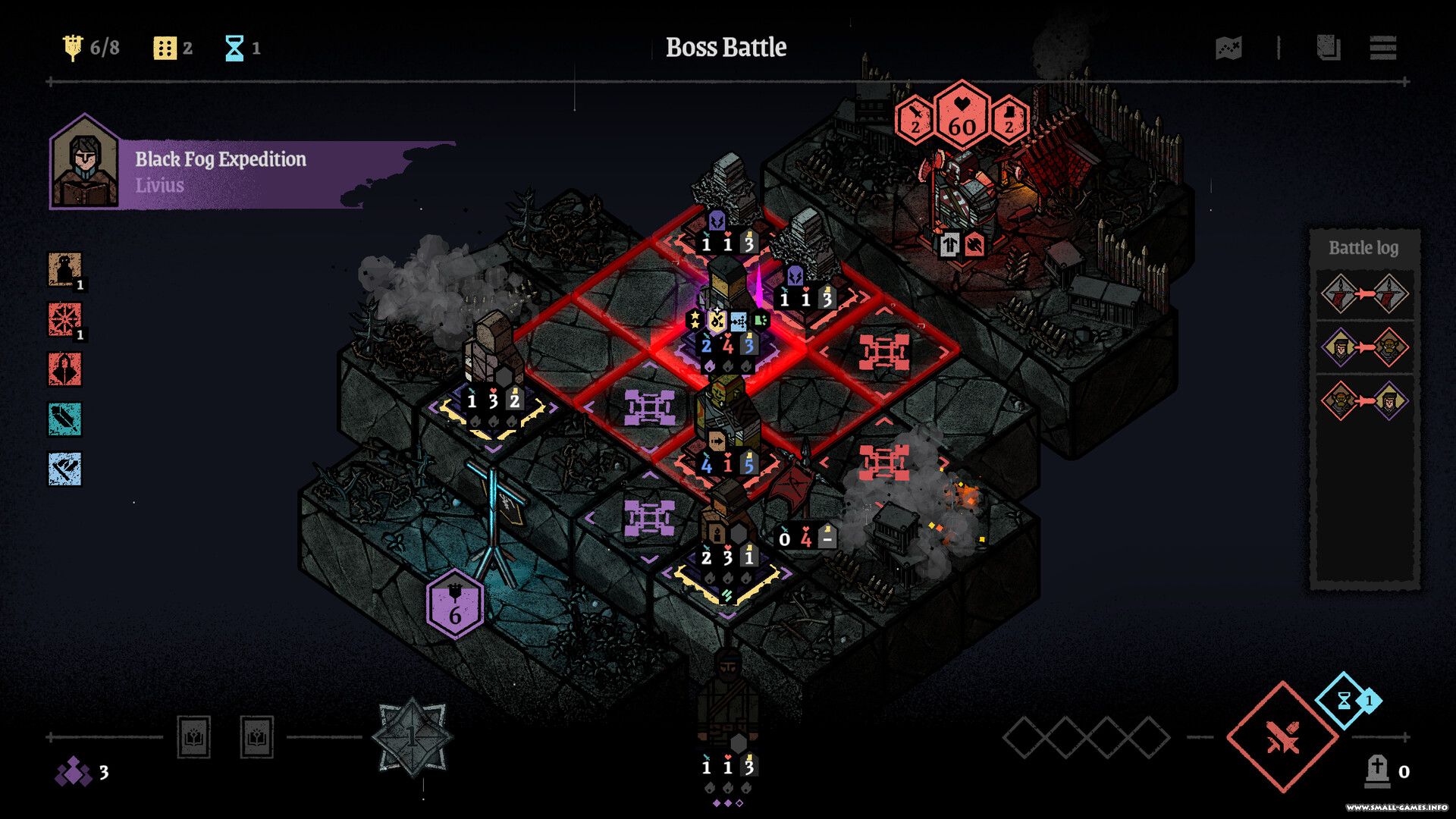Start combat with the red crossed-swords button
Image resolution: width=1456 pixels, height=819 pixels.
pos(1282,737)
